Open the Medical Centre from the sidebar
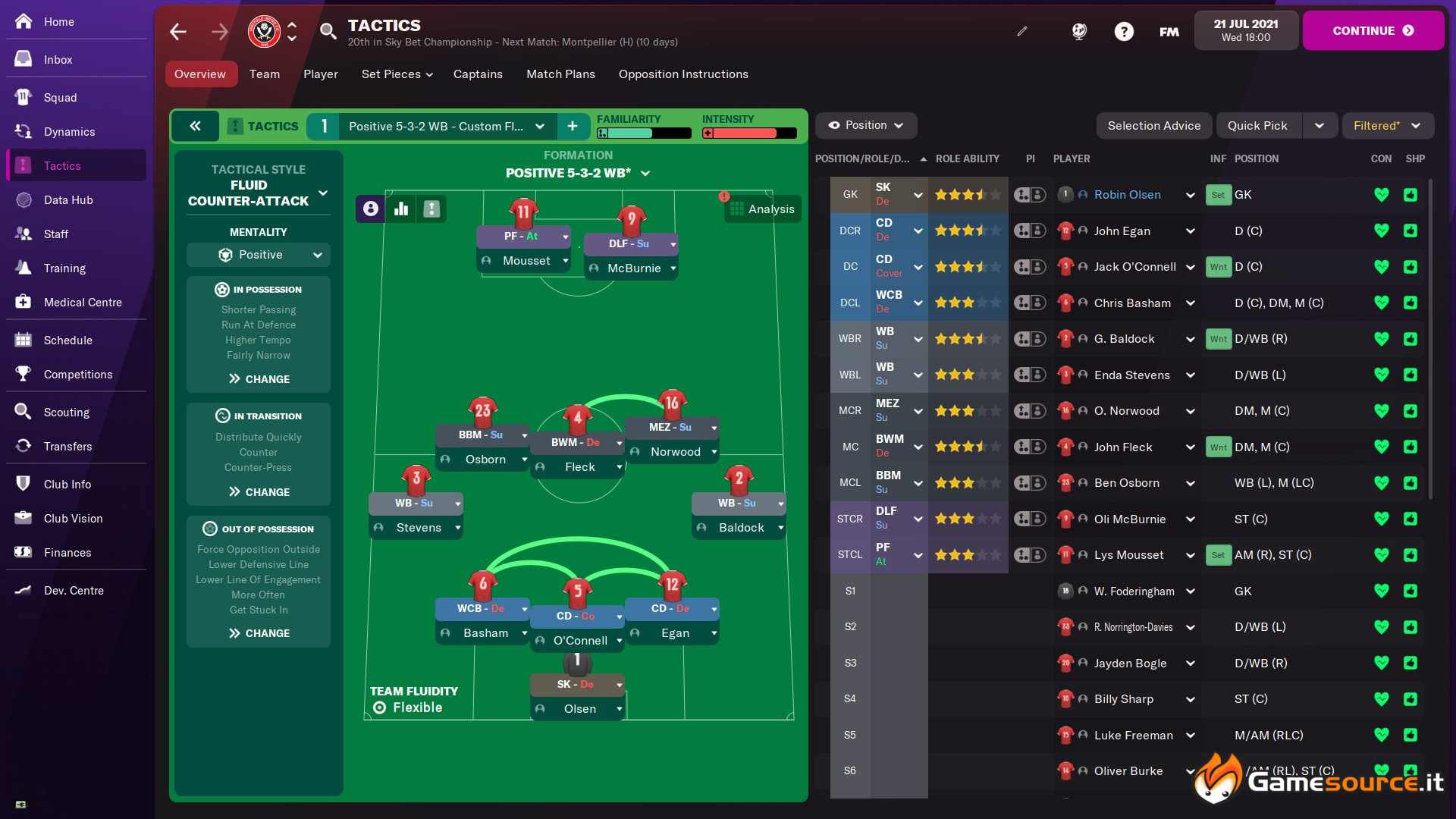Screen dimensions: 1456x819 tap(83, 302)
